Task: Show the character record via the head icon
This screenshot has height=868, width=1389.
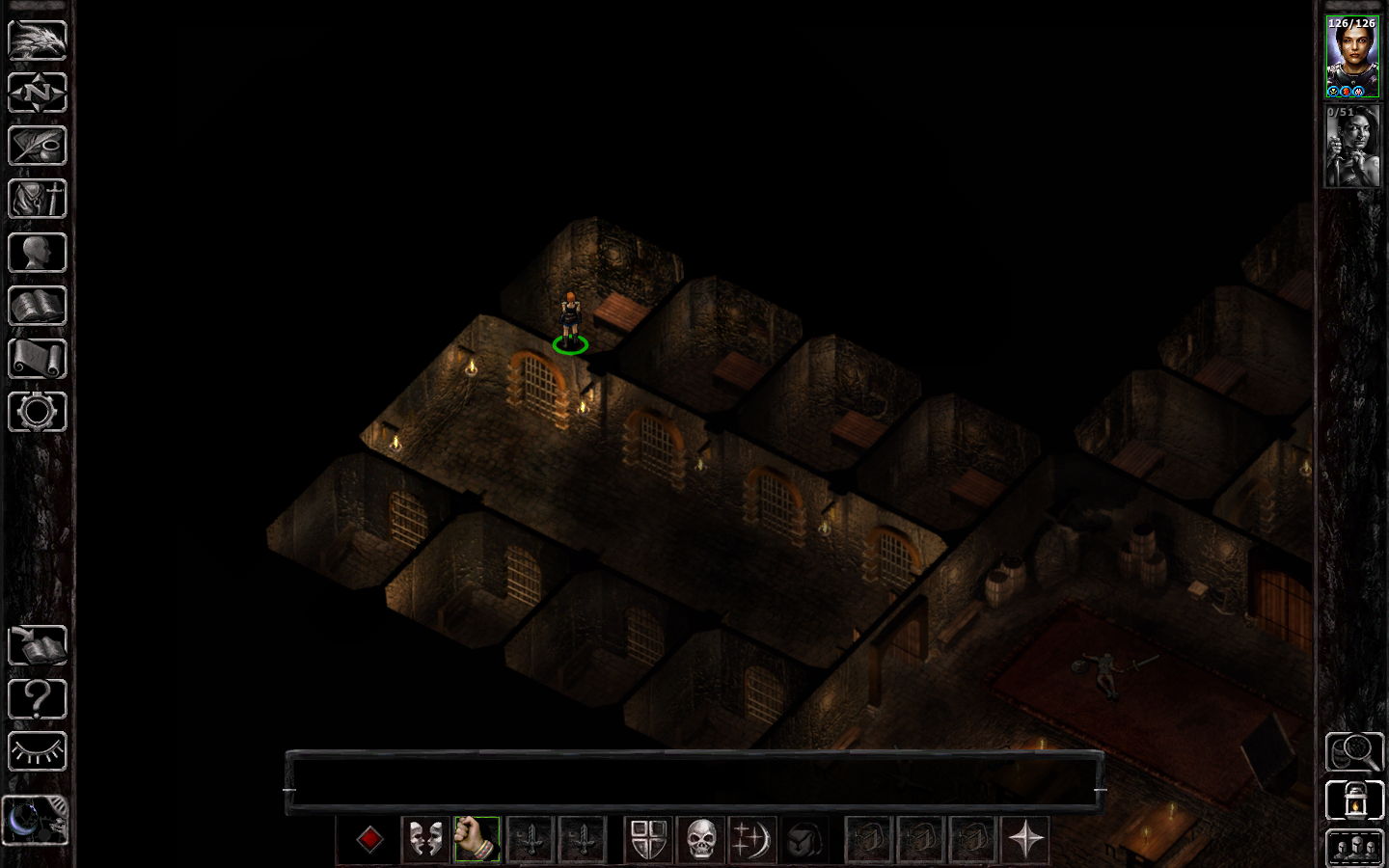Action: pos(37,253)
